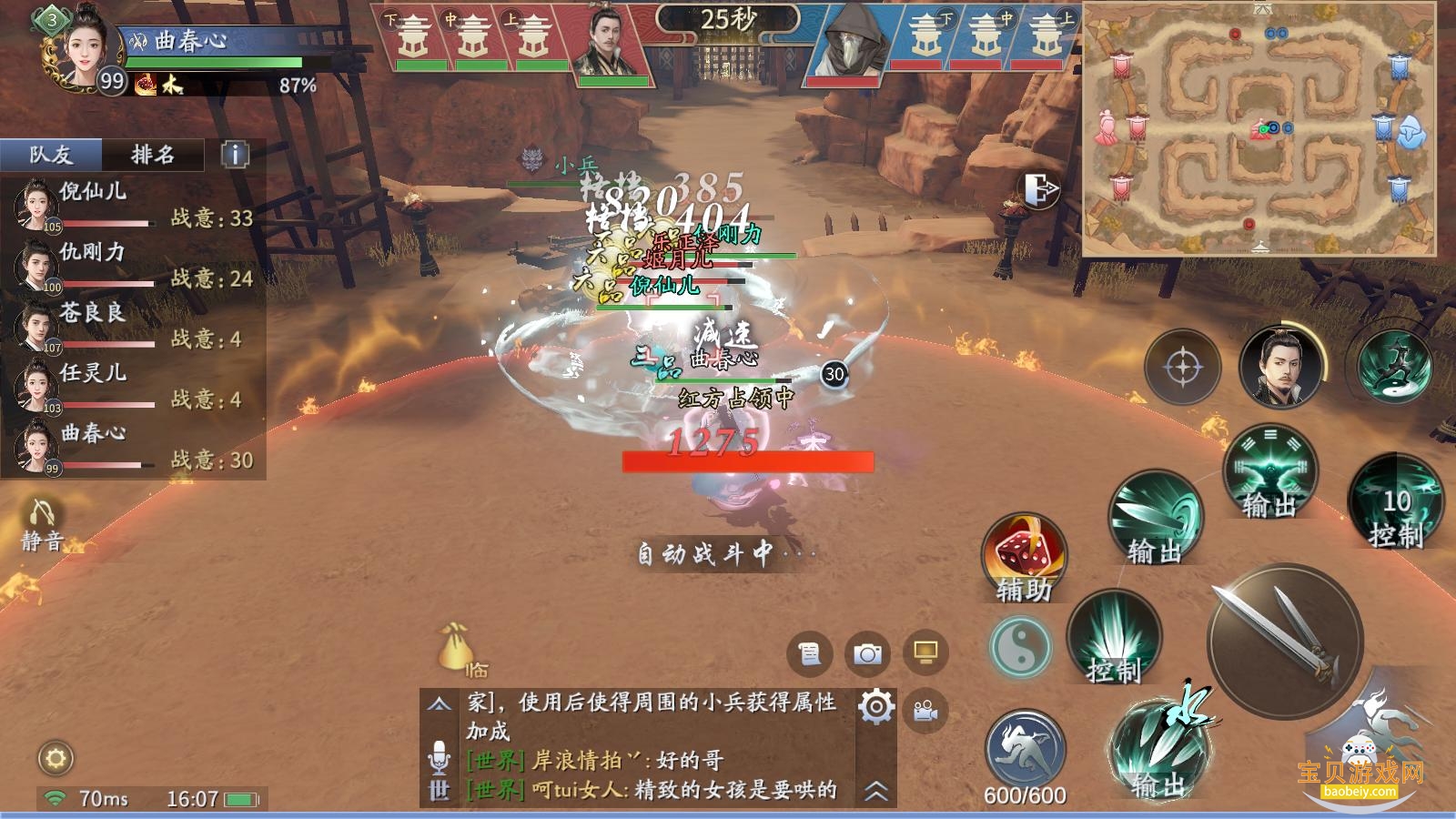Click the 曲春心 player portrait
The height and width of the screenshot is (819, 1456).
pos(82,45)
